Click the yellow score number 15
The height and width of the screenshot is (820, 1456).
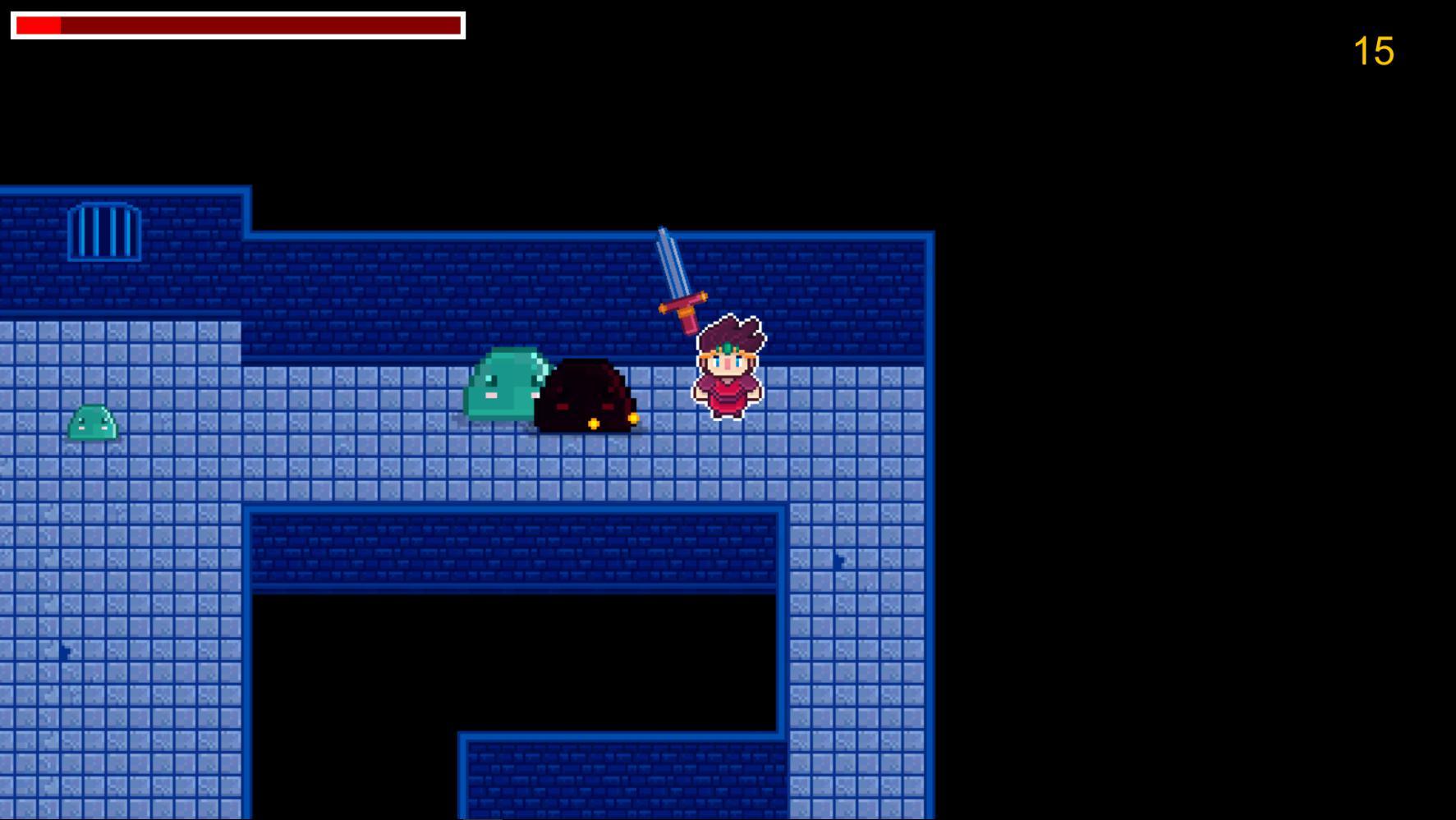pos(1375,51)
